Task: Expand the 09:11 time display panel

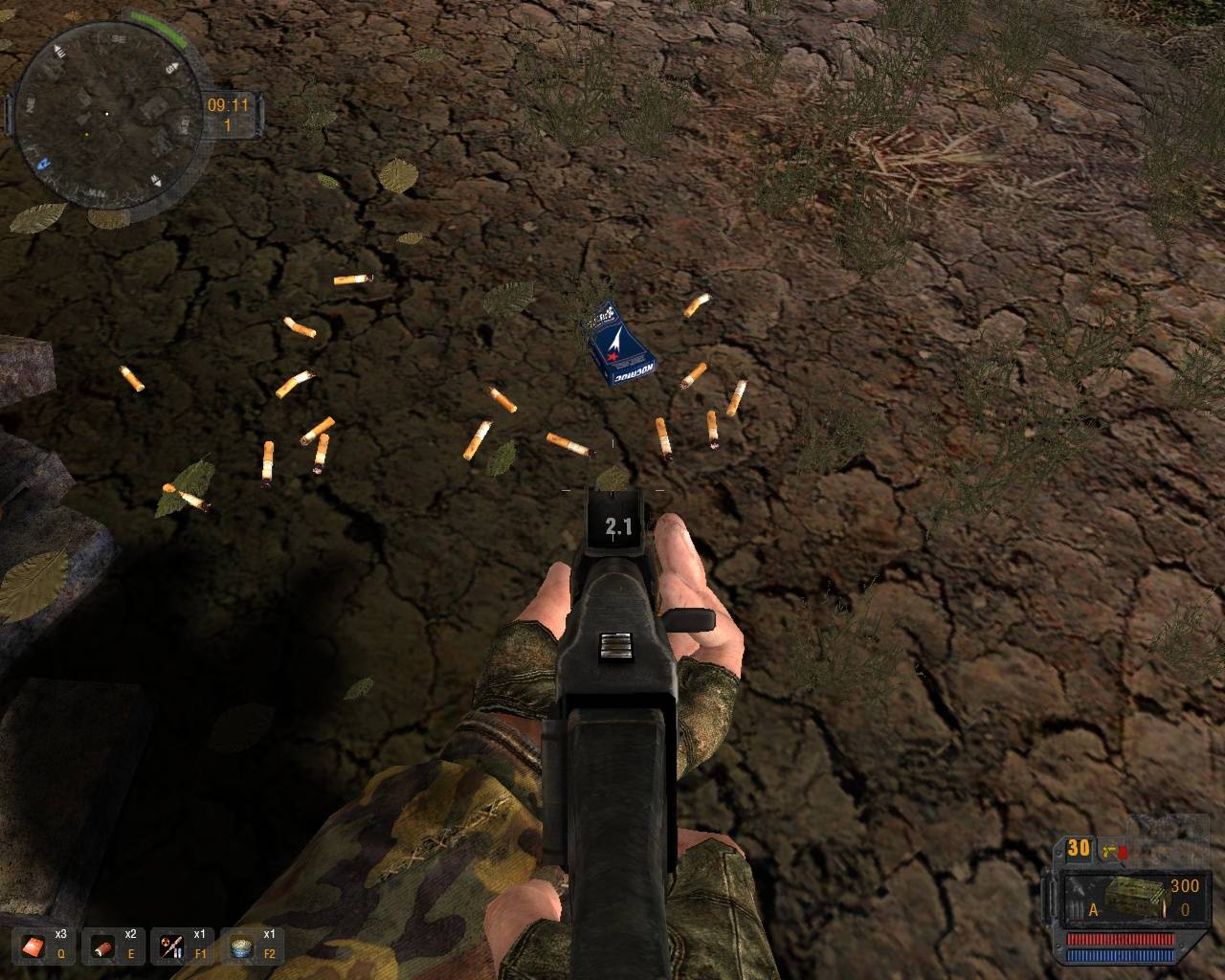Action: [228, 105]
